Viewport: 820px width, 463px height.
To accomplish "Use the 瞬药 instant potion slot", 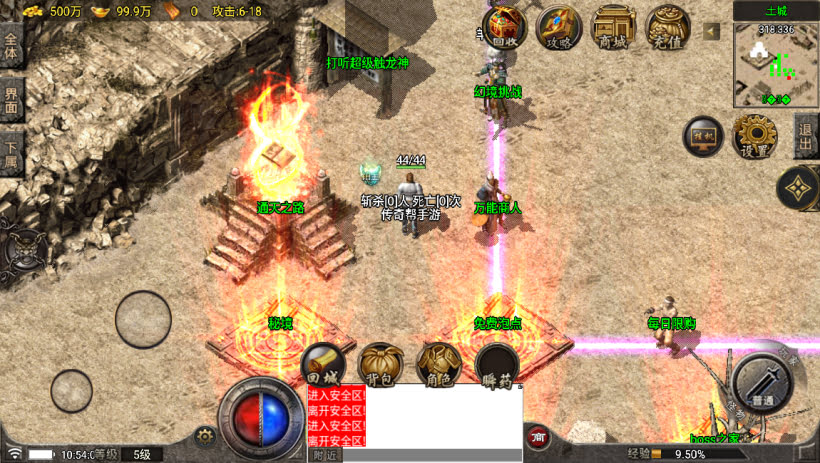I will pyautogui.click(x=496, y=365).
